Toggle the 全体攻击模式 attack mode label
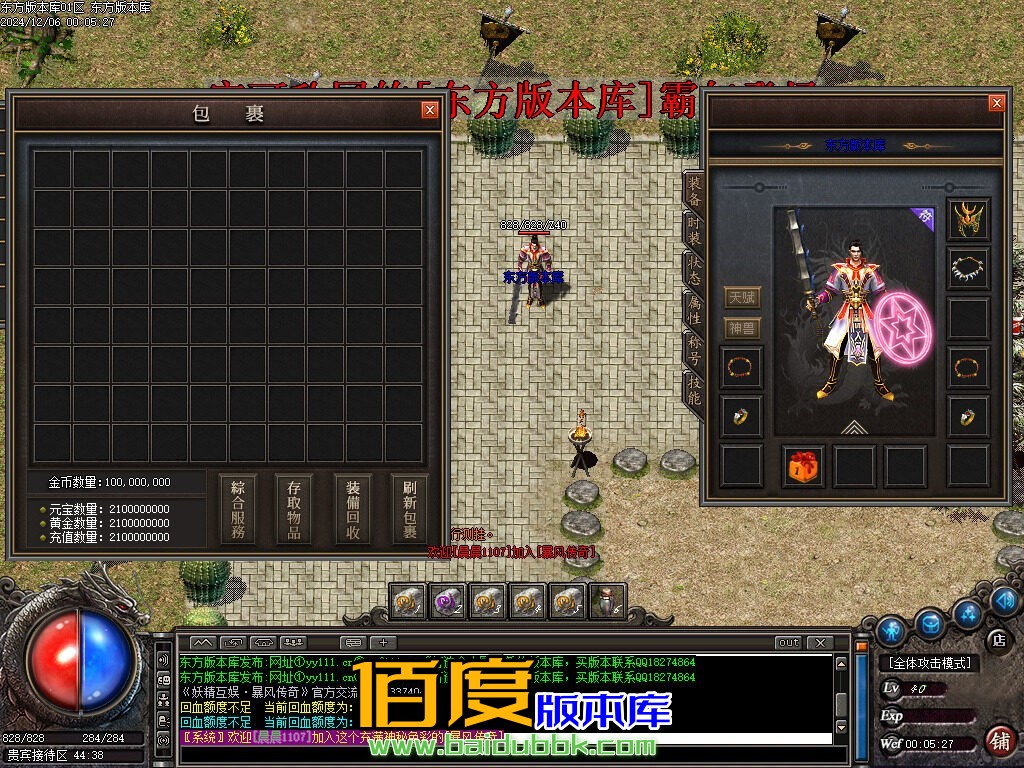The height and width of the screenshot is (768, 1024). coord(929,662)
